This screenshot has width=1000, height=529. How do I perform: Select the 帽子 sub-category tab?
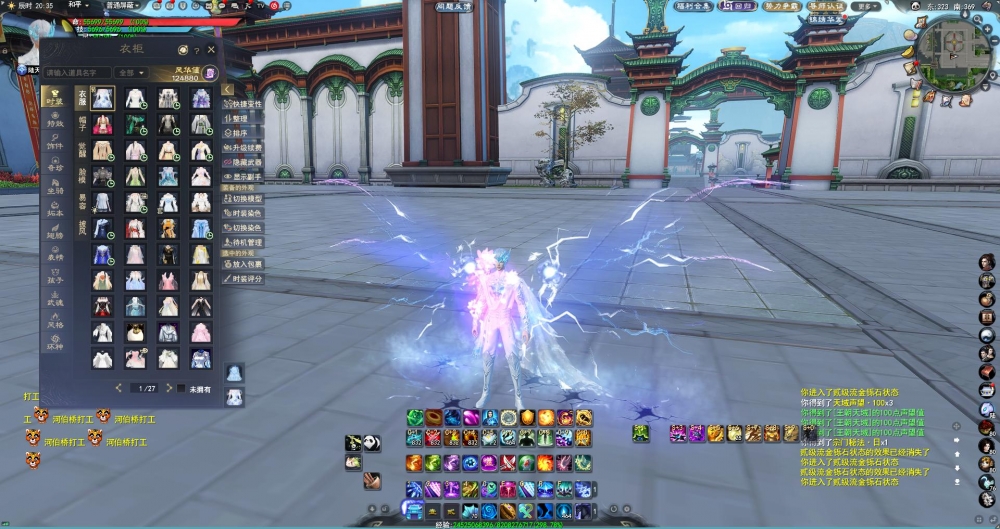[x=82, y=122]
